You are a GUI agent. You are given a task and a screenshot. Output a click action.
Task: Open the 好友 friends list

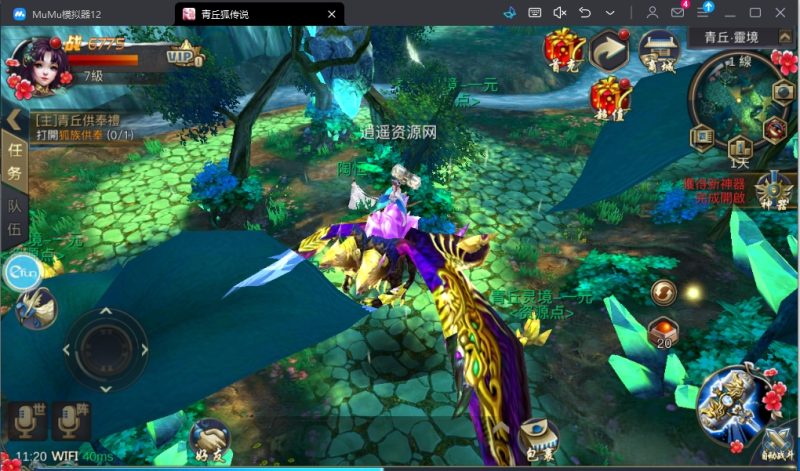(x=208, y=439)
